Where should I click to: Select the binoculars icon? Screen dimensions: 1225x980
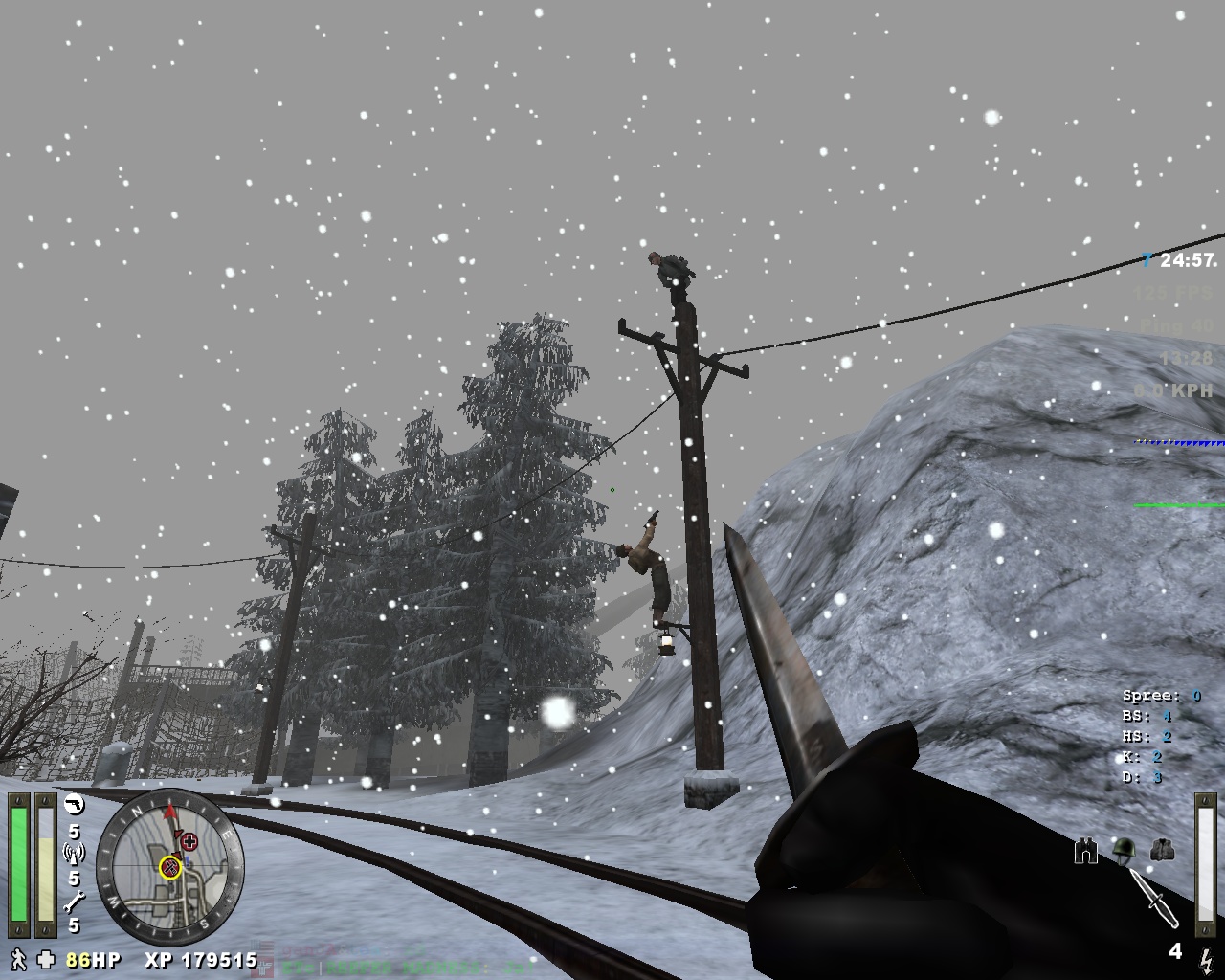(x=1085, y=851)
